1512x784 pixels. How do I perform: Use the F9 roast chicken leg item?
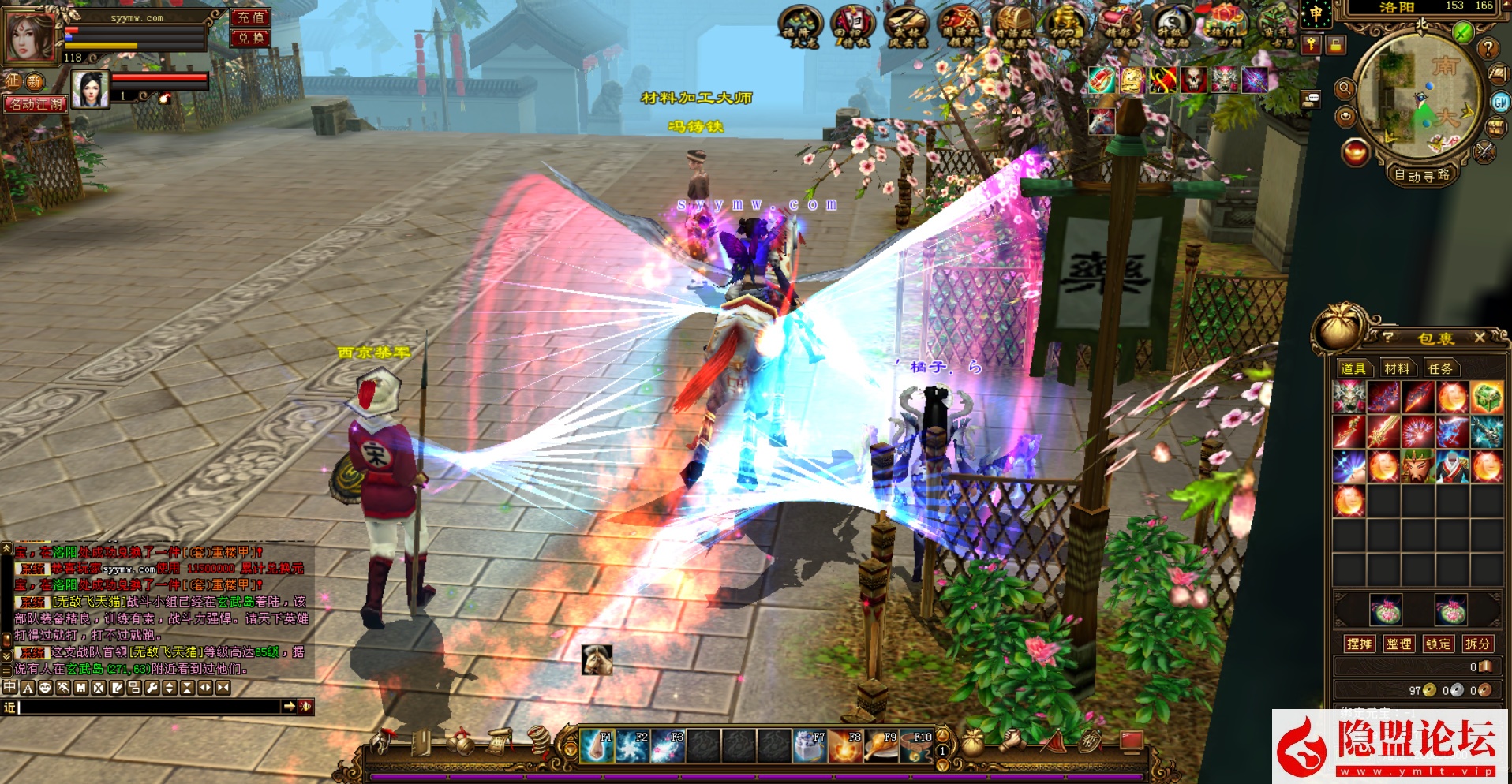[x=881, y=745]
